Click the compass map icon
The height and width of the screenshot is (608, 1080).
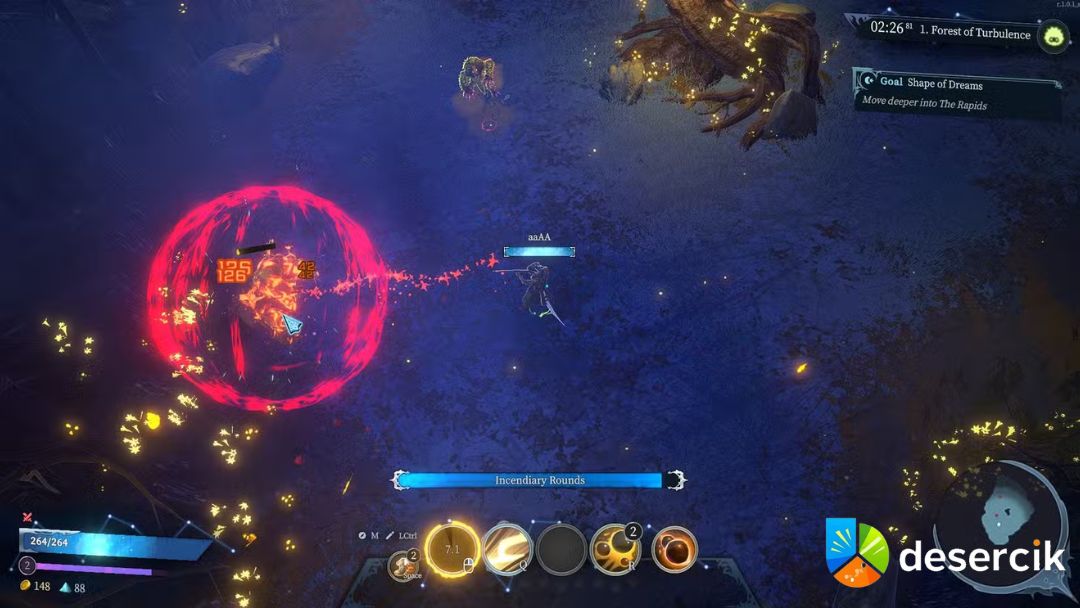tap(363, 535)
